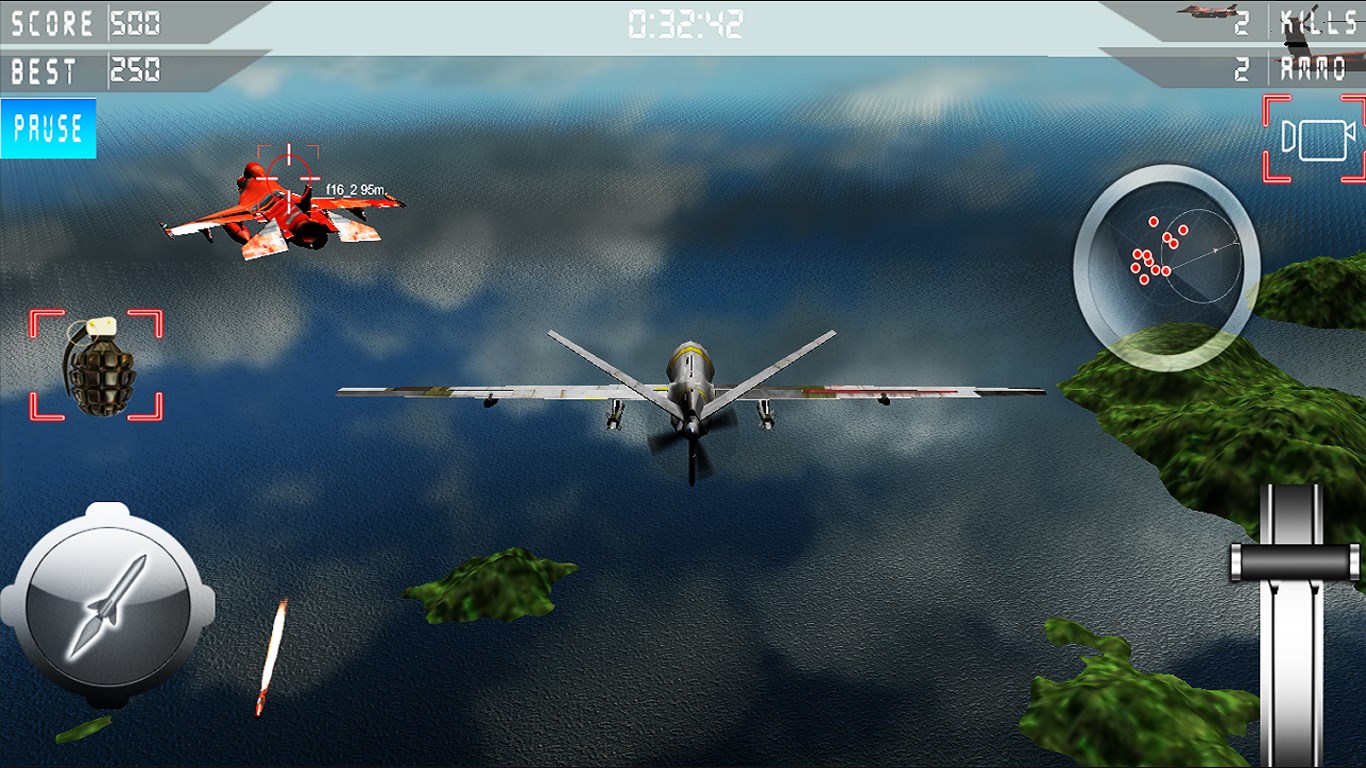Pause the game with the PAUSE button
Screen dimensions: 1366x768
pos(48,128)
